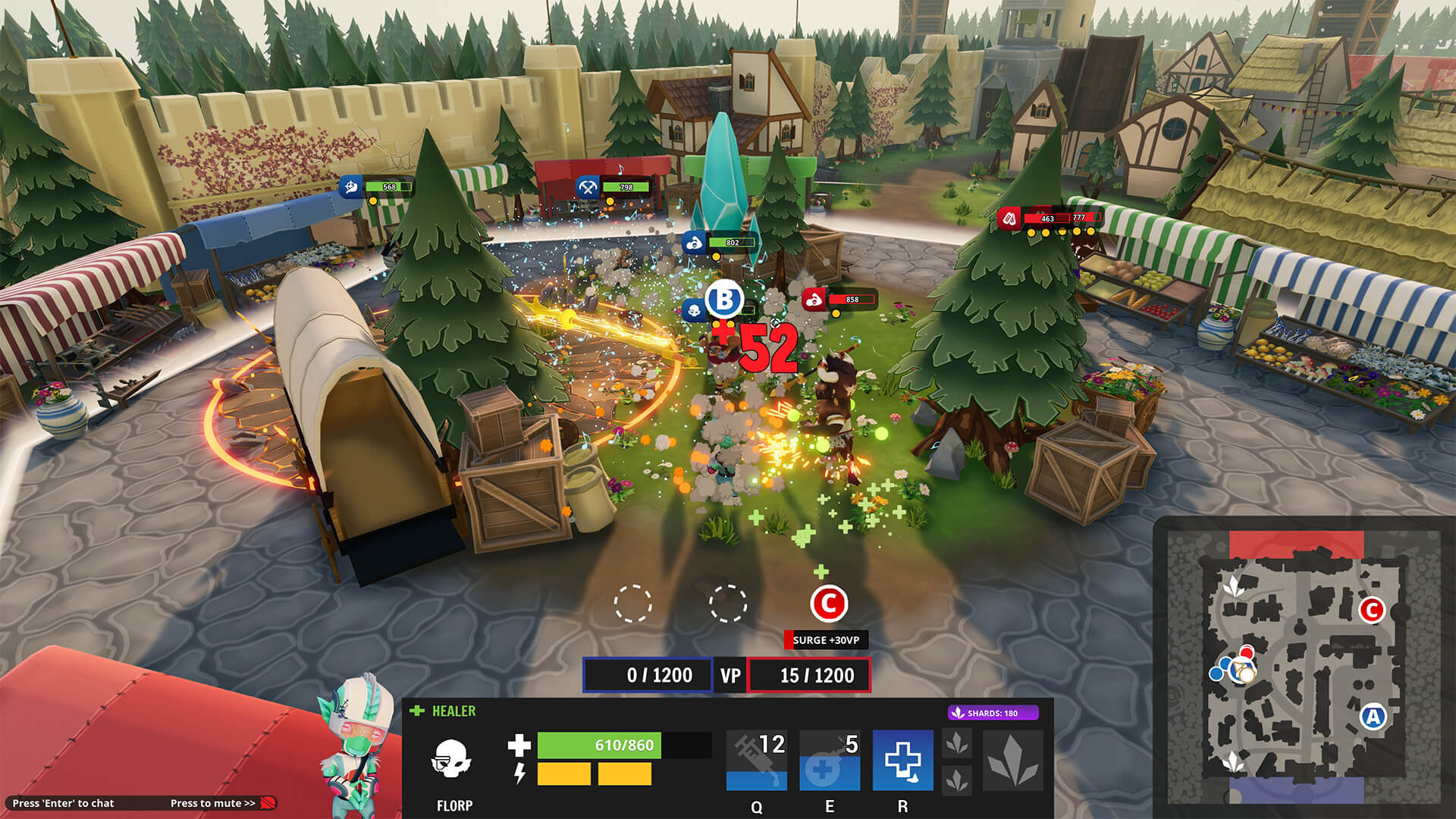Activate the syringe ability on Q
The image size is (1456, 819).
756,760
